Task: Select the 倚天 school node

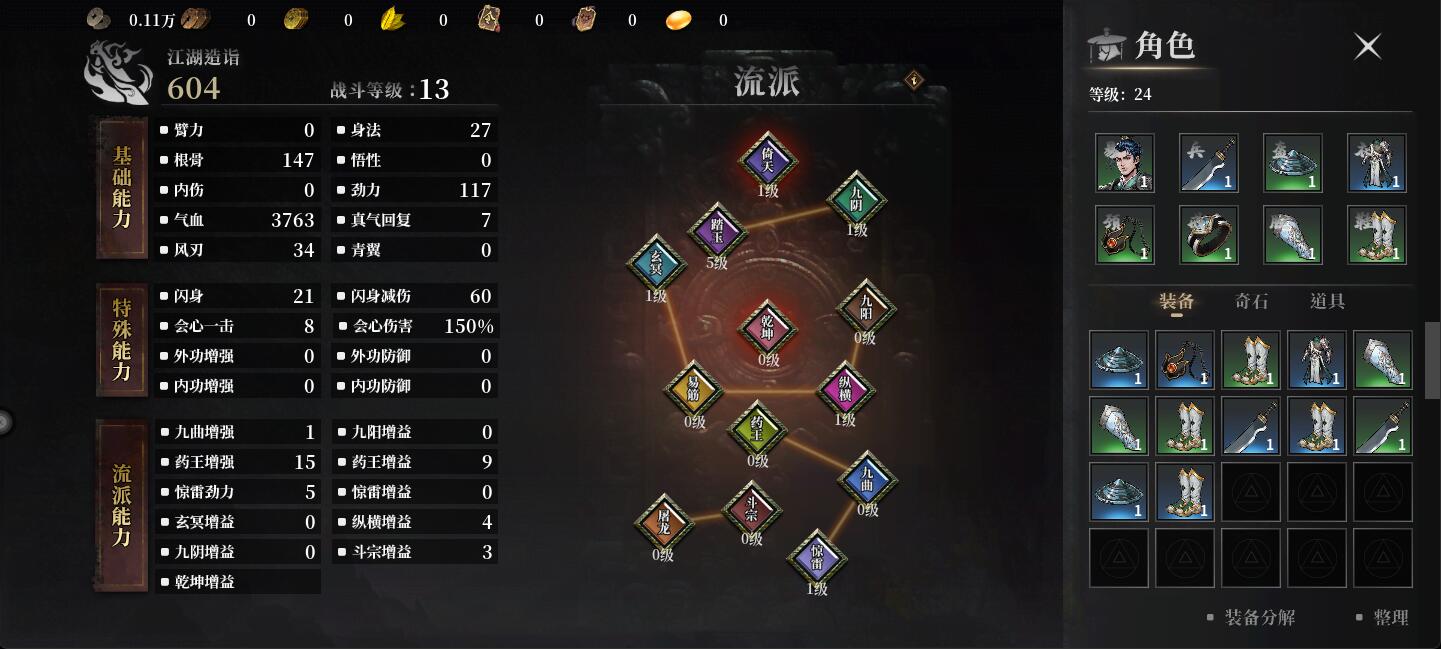Action: point(767,160)
